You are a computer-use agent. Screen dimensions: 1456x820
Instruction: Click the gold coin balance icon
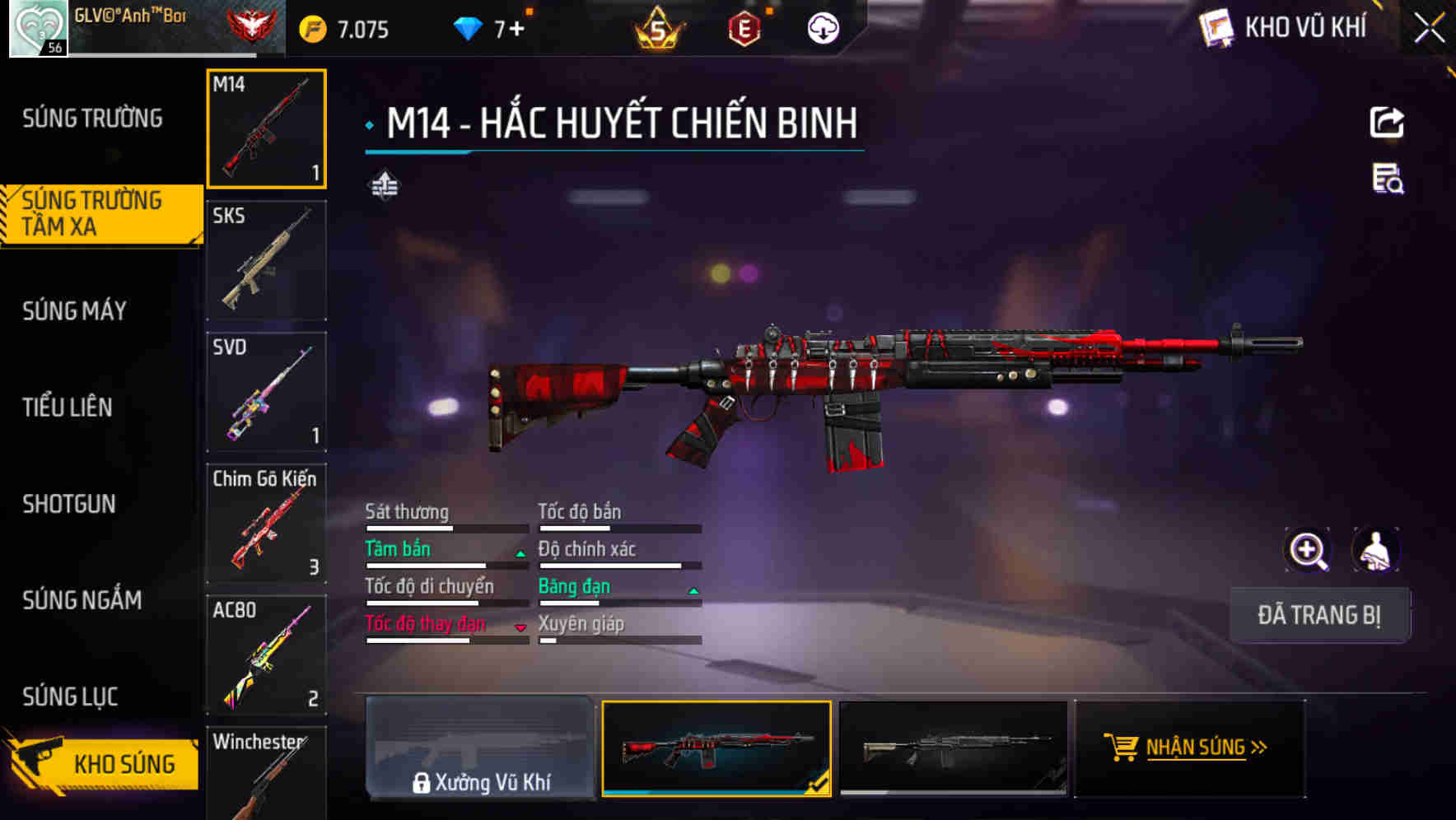(x=310, y=27)
